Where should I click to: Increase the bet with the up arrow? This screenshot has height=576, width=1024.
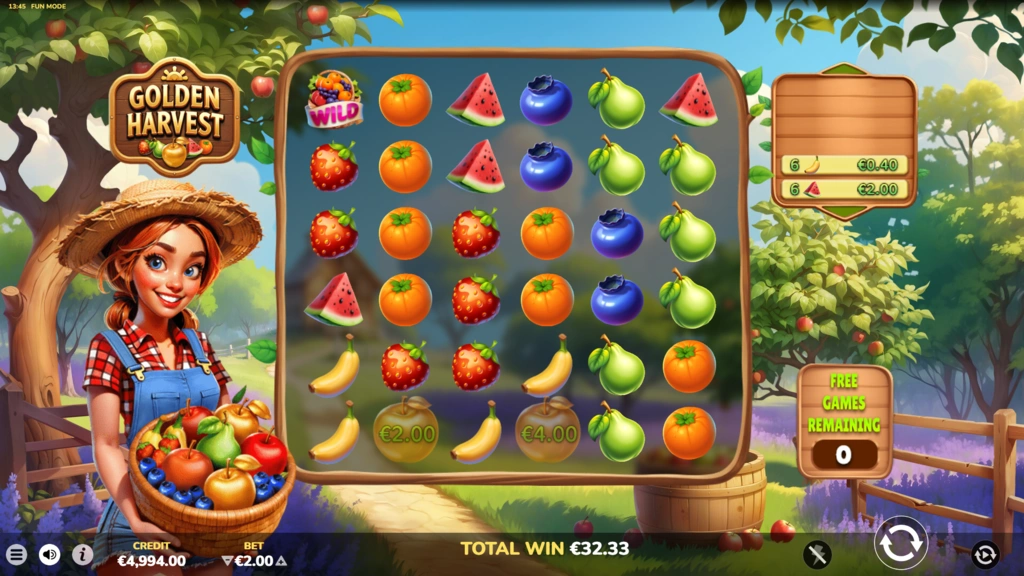(281, 561)
